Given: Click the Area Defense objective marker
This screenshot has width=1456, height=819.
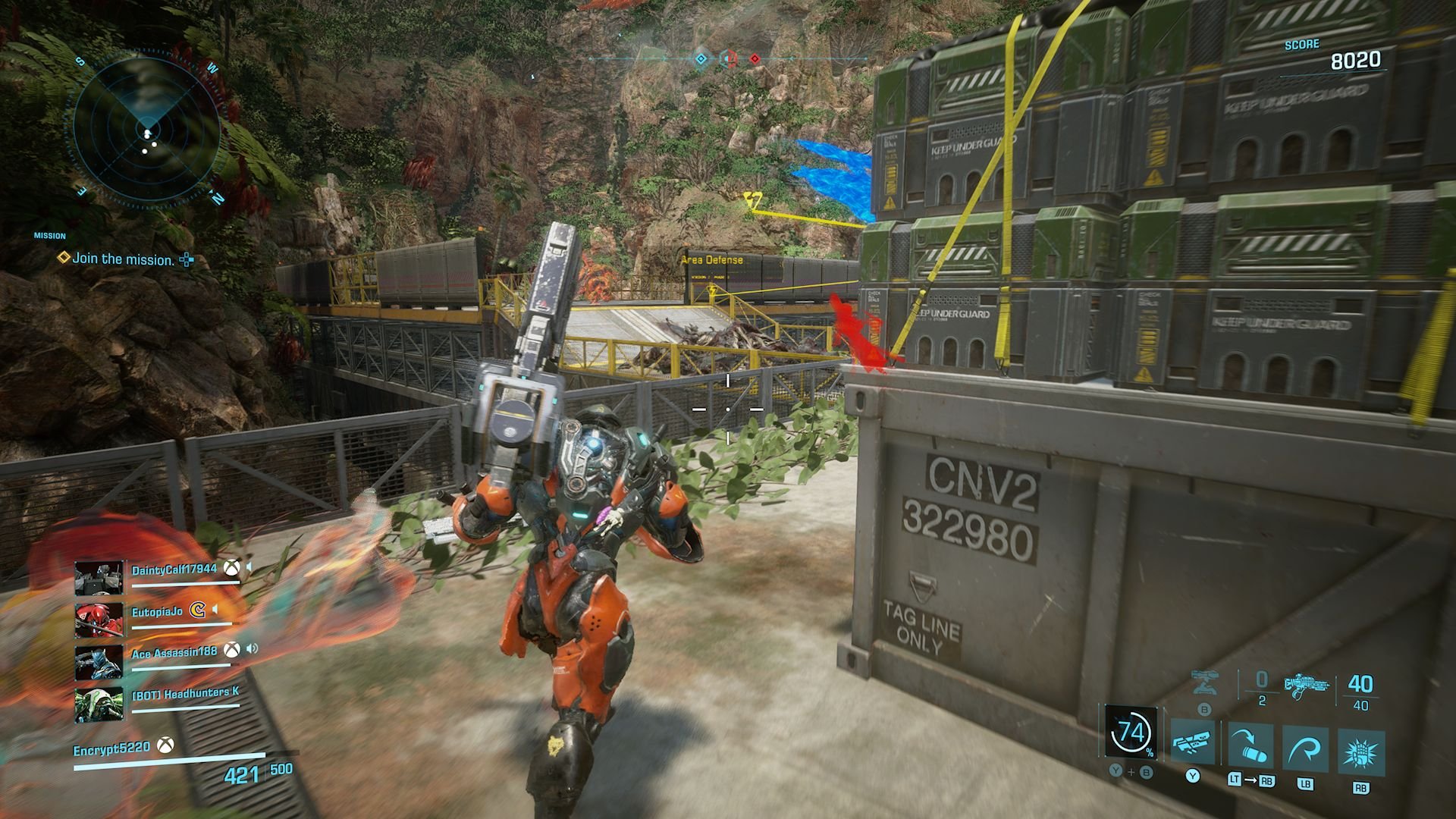Looking at the screenshot, I should [712, 260].
